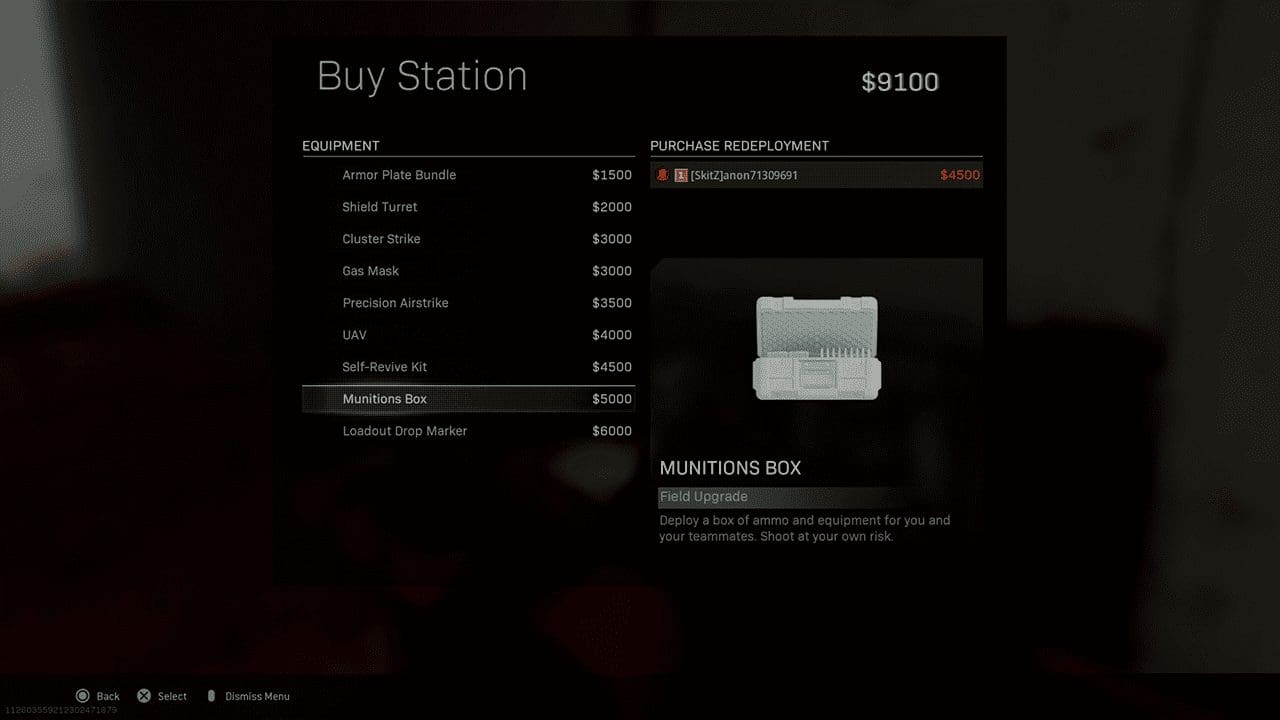The height and width of the screenshot is (720, 1280).
Task: Click the EQUIPMENT section header
Action: coord(340,145)
